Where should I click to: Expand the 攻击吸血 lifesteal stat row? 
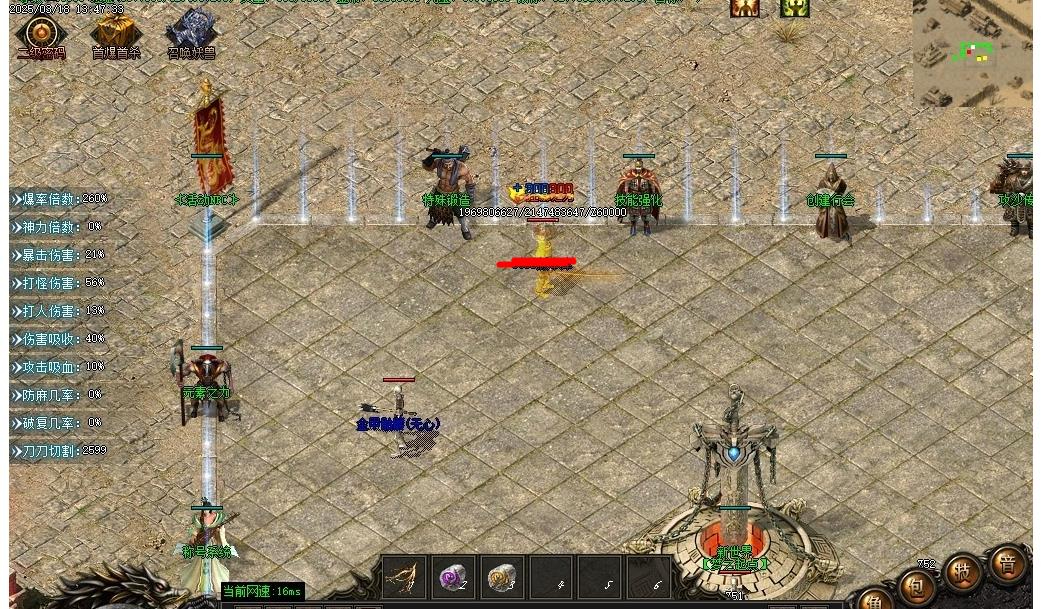tap(62, 367)
